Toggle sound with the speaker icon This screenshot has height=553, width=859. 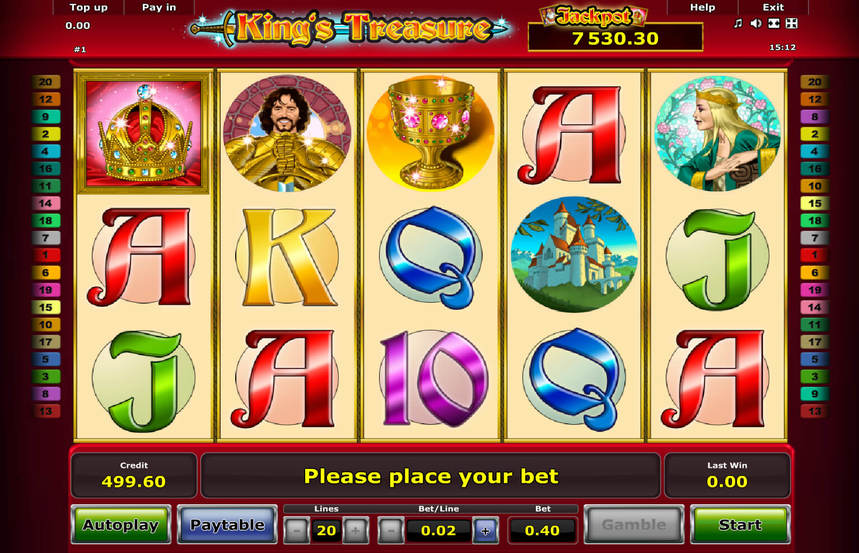[x=755, y=23]
